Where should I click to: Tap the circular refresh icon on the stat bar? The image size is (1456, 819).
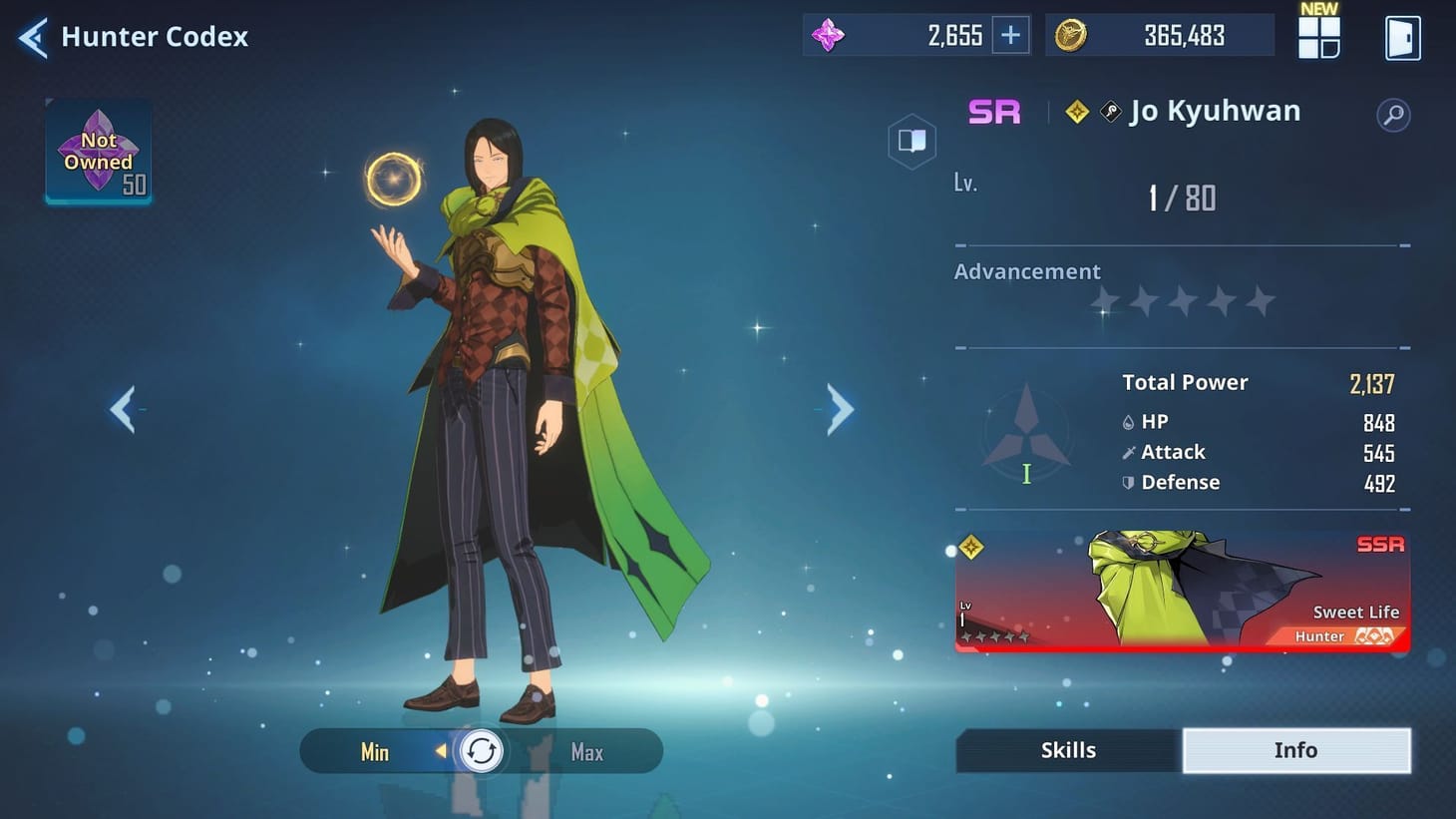(483, 751)
